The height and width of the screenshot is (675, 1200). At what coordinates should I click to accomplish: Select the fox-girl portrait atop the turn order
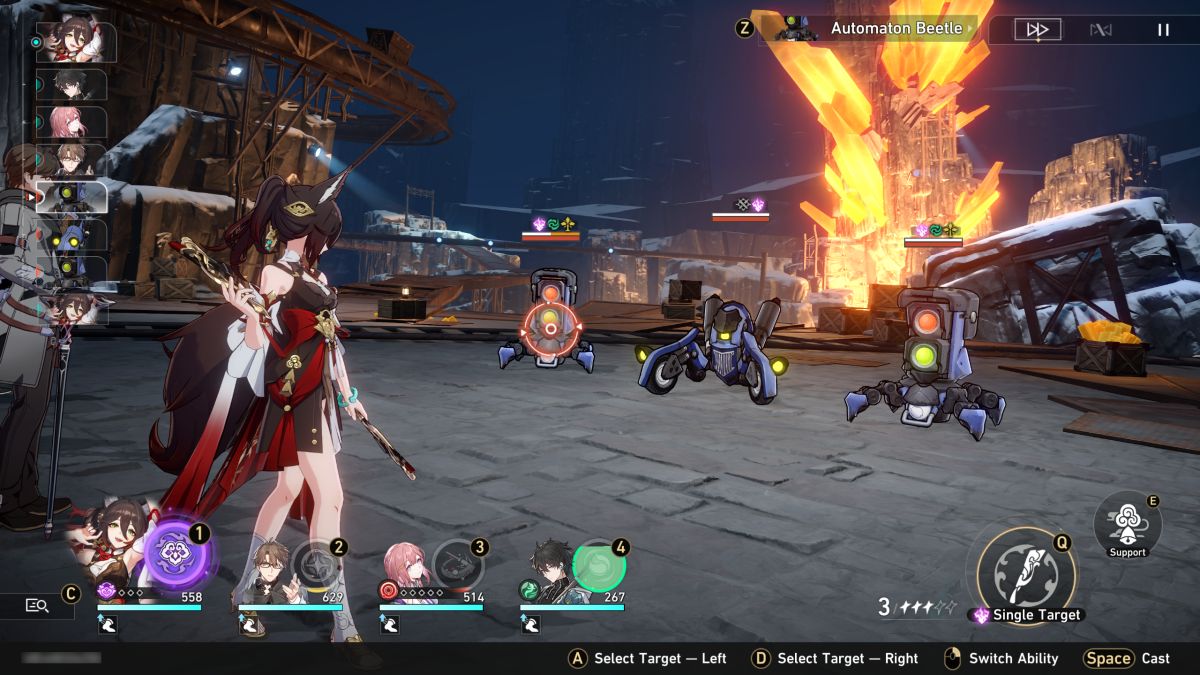point(76,42)
